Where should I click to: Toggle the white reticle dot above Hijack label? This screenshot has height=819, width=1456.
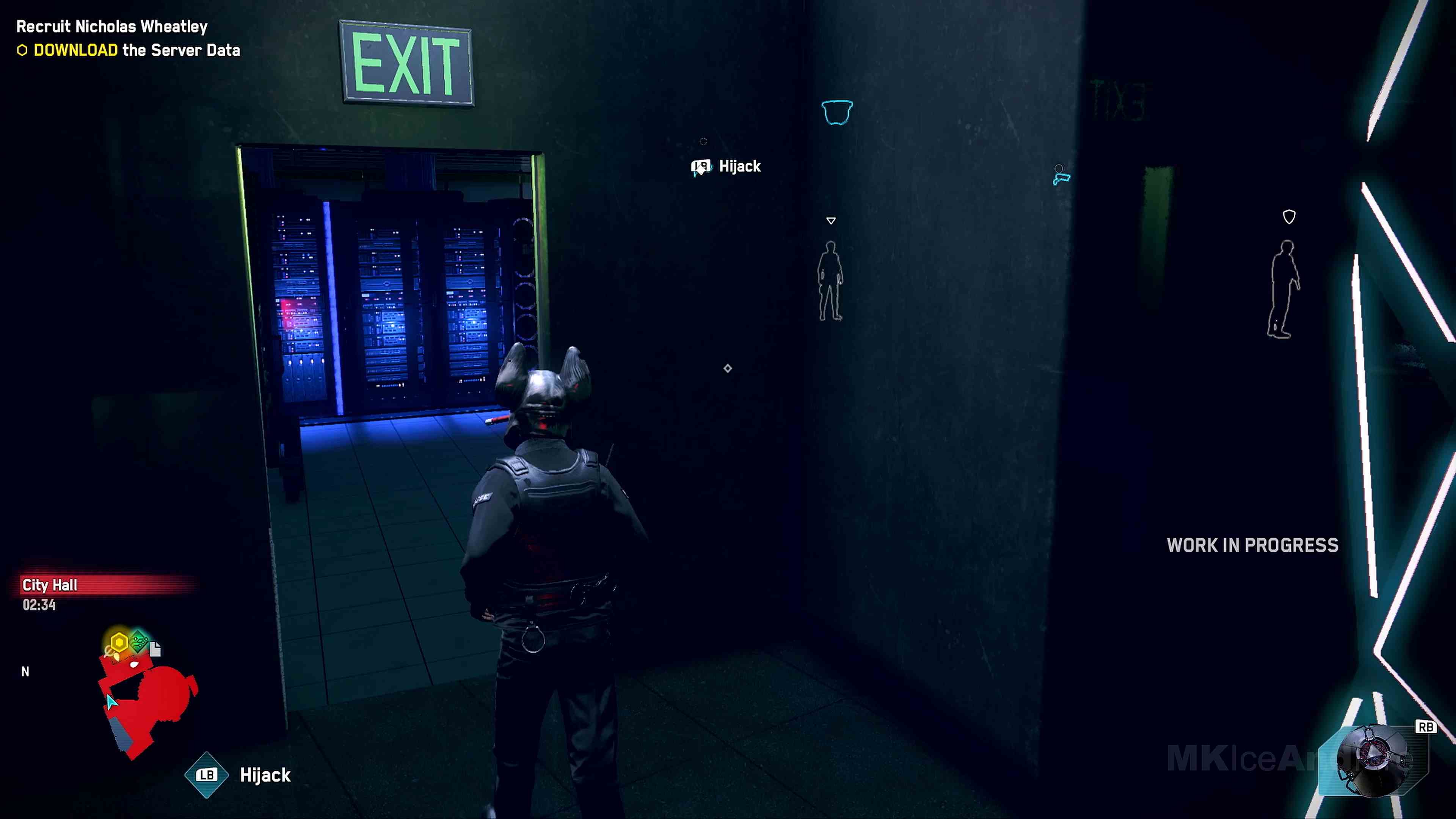pos(703,141)
